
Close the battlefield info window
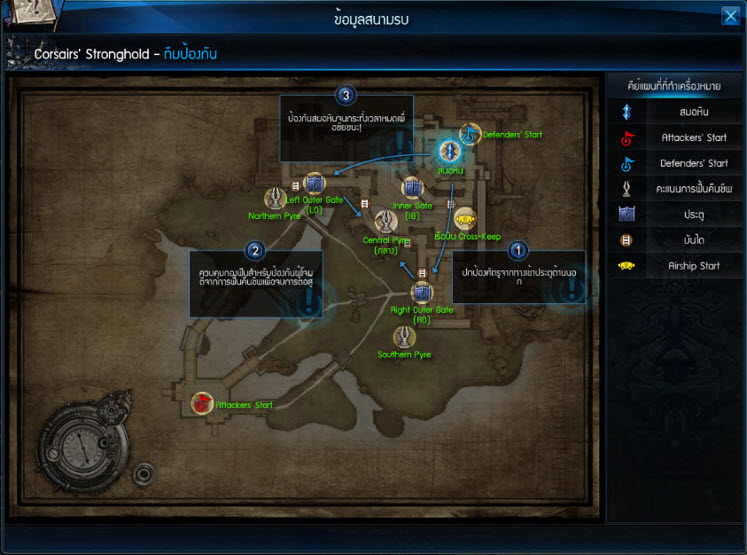pyautogui.click(x=730, y=15)
